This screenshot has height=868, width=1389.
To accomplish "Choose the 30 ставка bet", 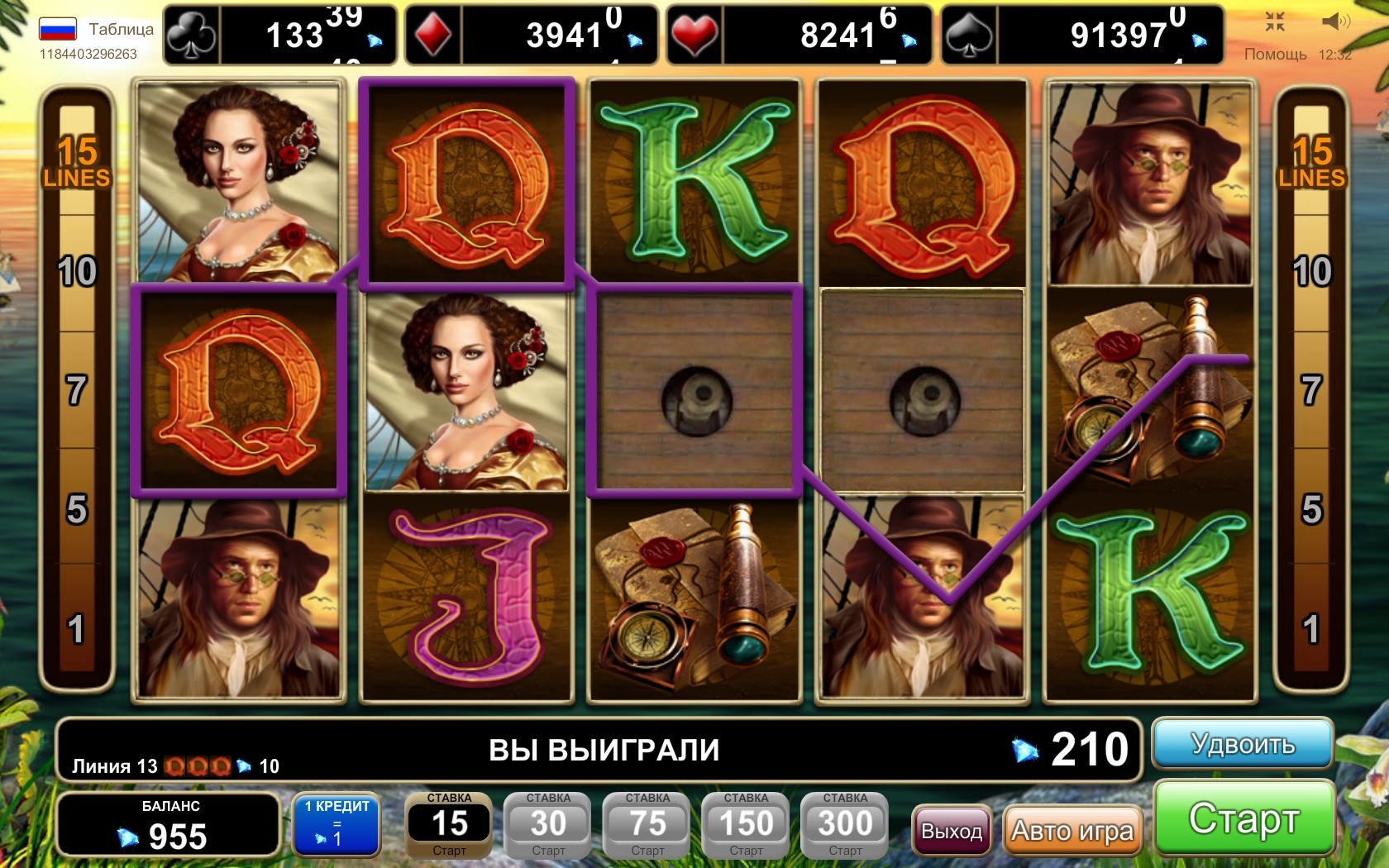I will (x=548, y=825).
